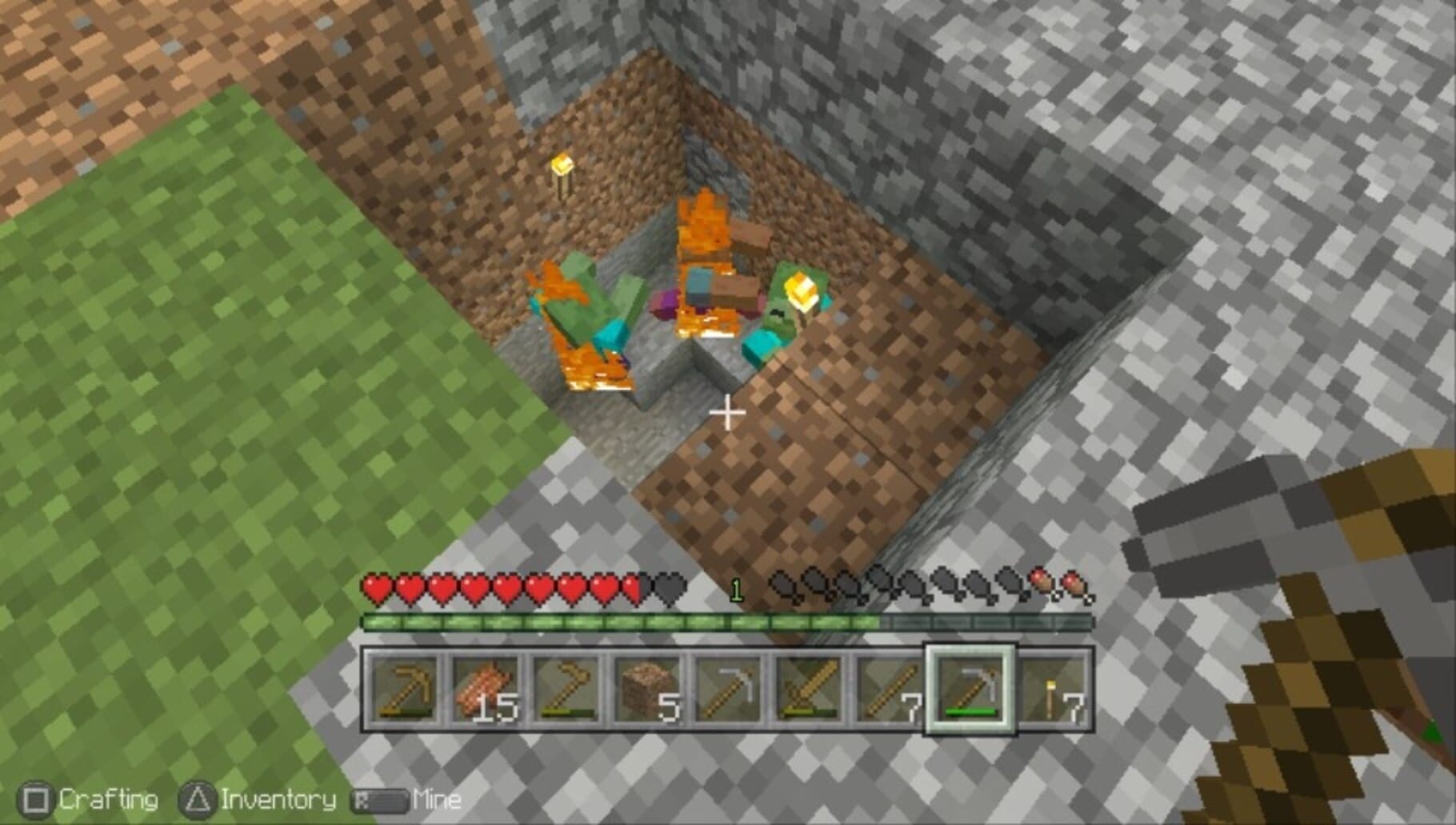Click the leftmost red heart indicator

[x=375, y=589]
